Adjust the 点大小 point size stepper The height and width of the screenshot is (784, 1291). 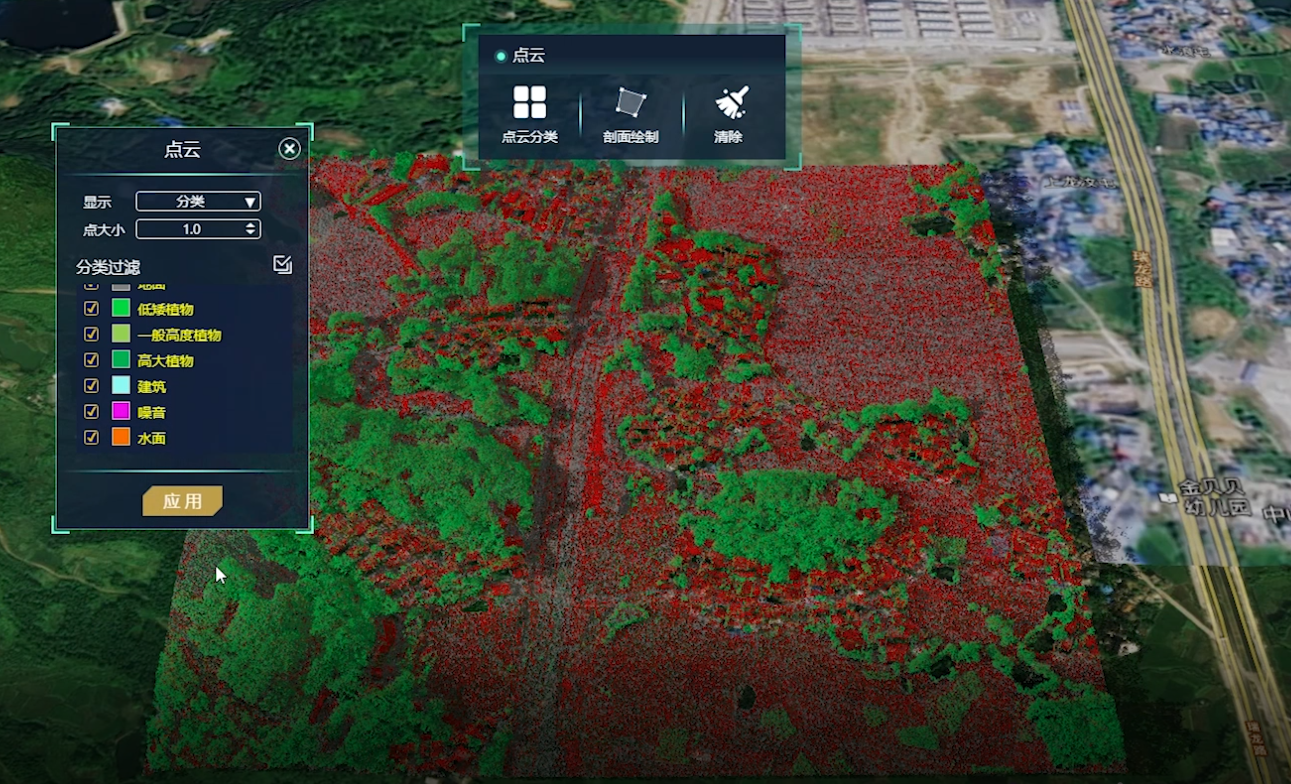250,229
